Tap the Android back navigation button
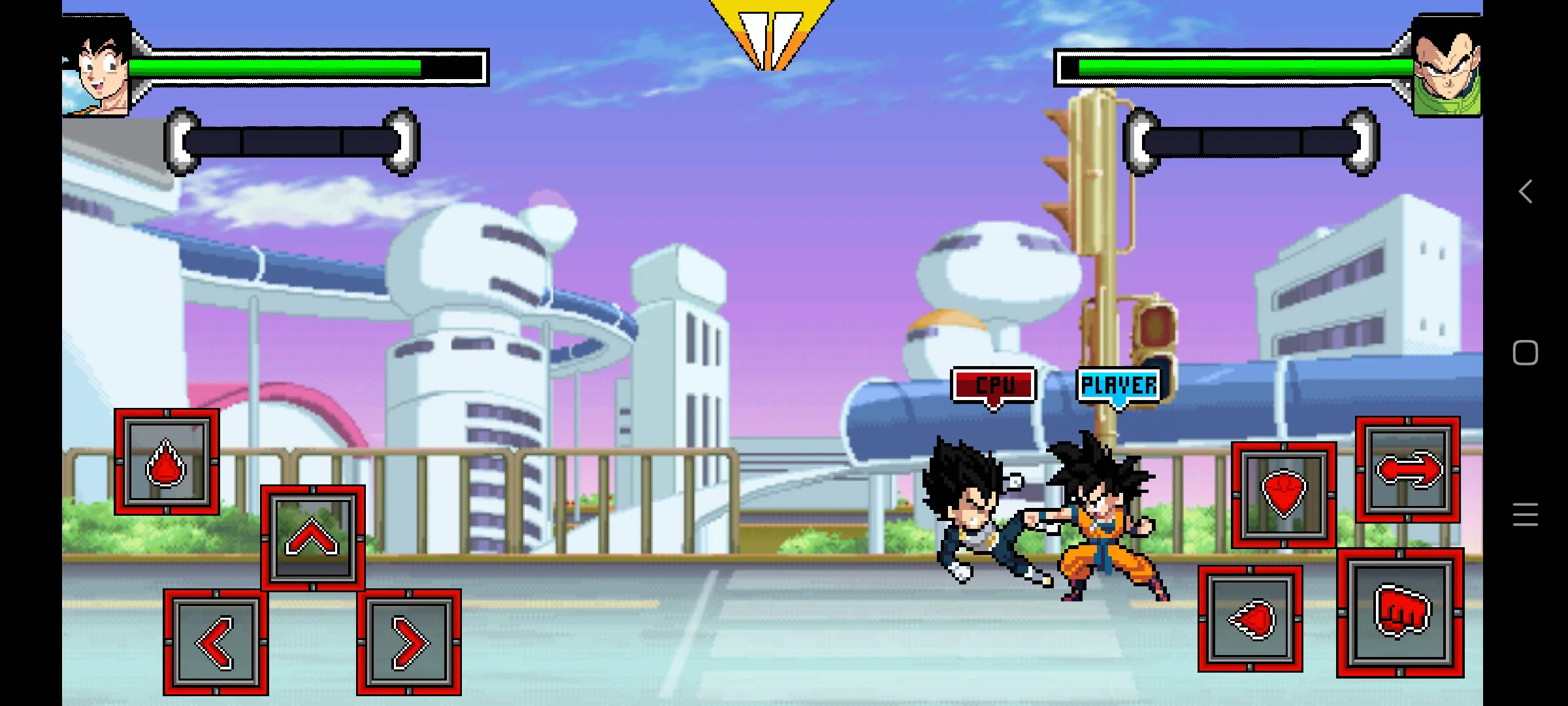Viewport: 1568px width, 706px height. tap(1526, 192)
